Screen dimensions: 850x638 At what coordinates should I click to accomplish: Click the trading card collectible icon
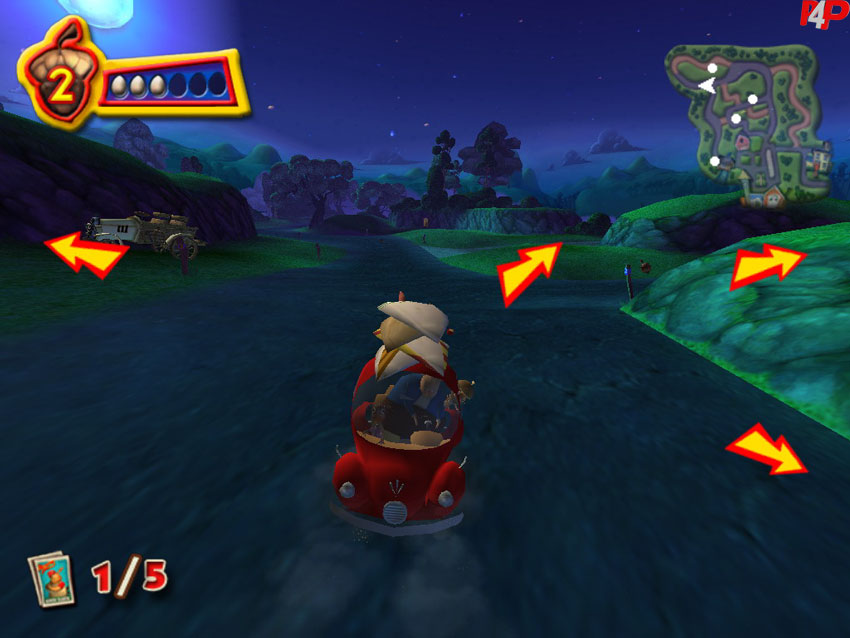50,578
